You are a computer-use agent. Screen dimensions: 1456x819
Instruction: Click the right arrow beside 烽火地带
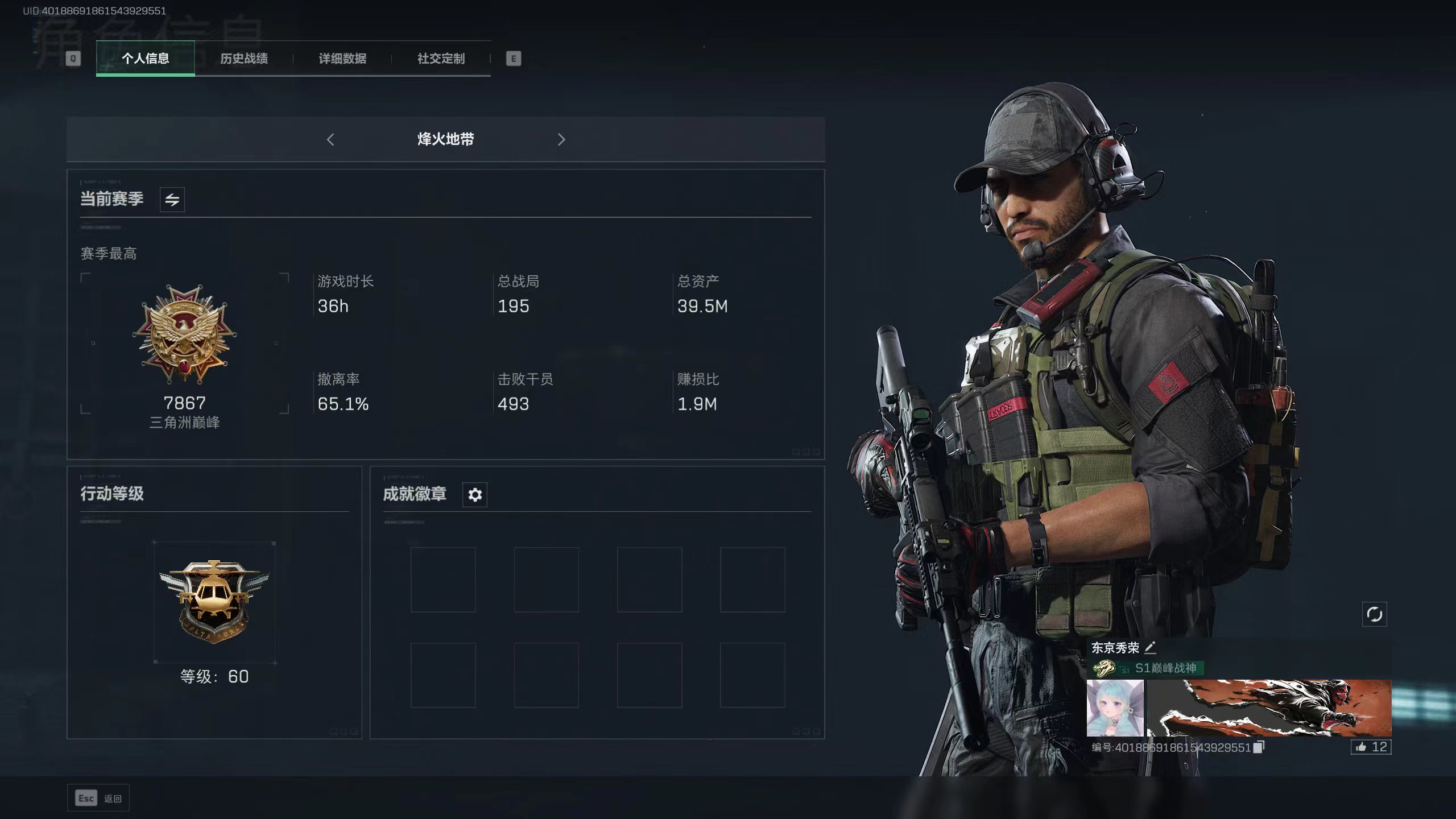click(x=561, y=139)
